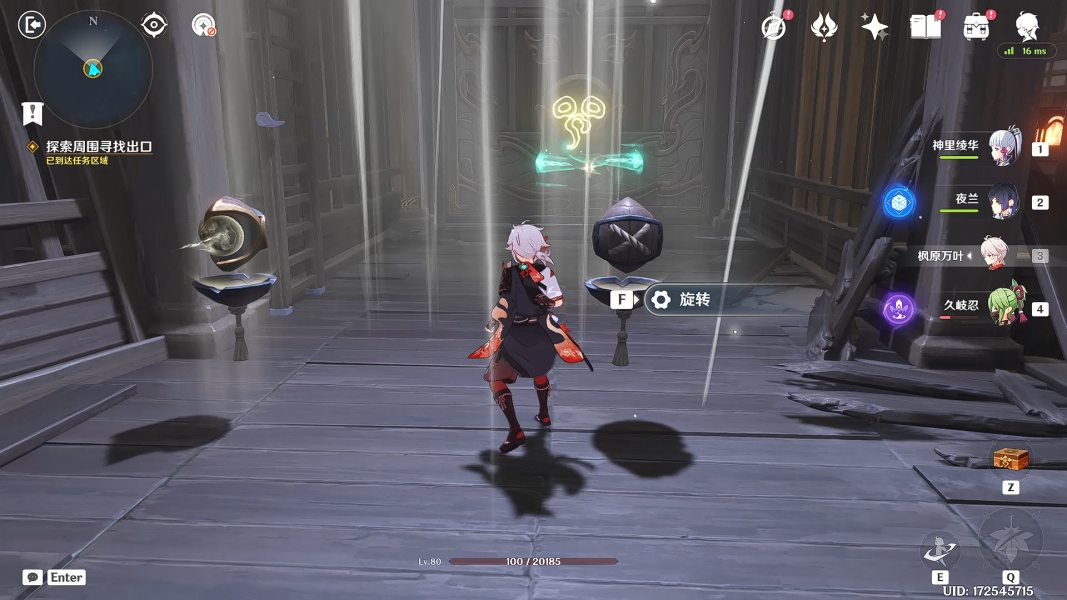Image resolution: width=1067 pixels, height=600 pixels.
Task: Select the 探索周围寻找出口 quest tracker
Action: point(98,147)
